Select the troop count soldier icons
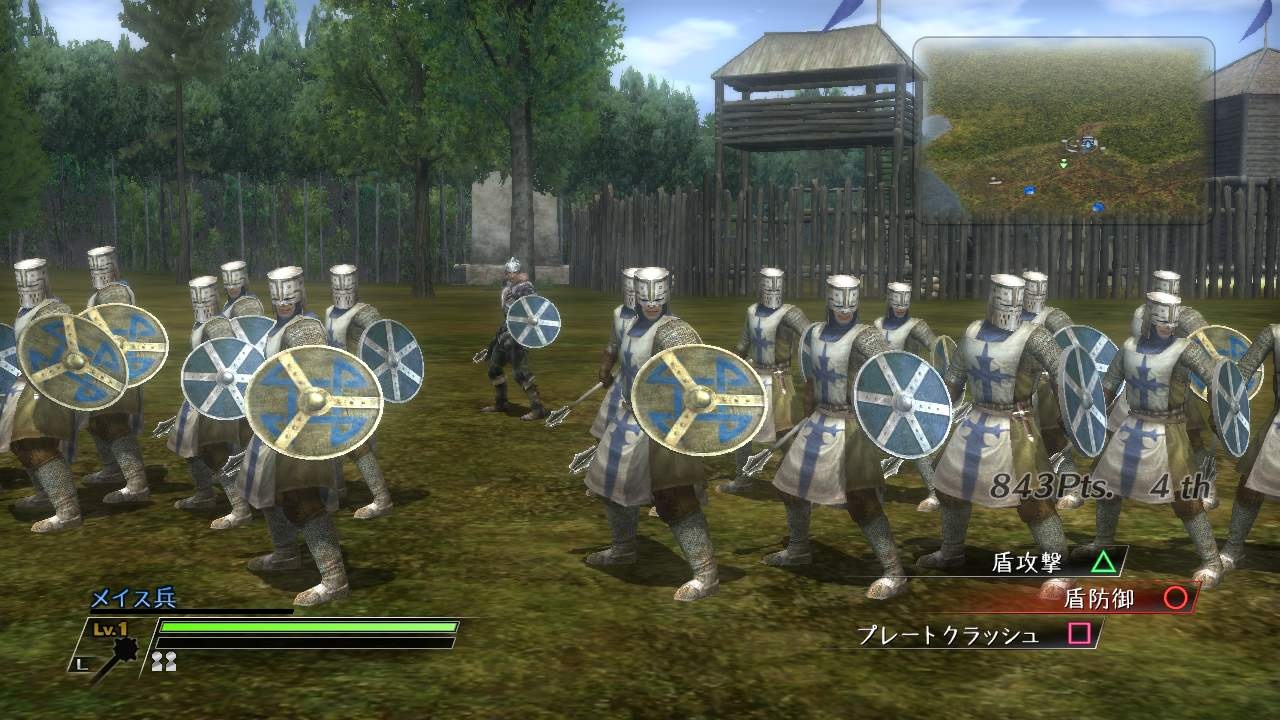Viewport: 1280px width, 720px height. click(163, 661)
